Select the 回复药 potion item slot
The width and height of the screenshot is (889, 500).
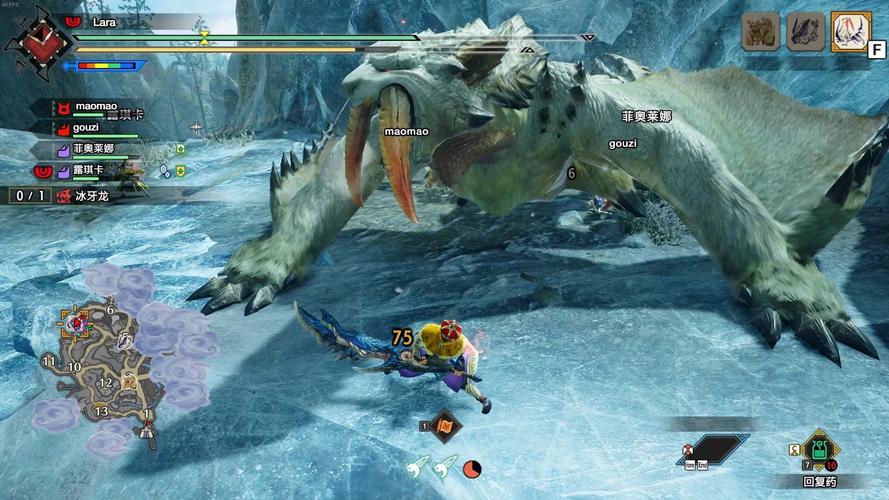point(820,449)
